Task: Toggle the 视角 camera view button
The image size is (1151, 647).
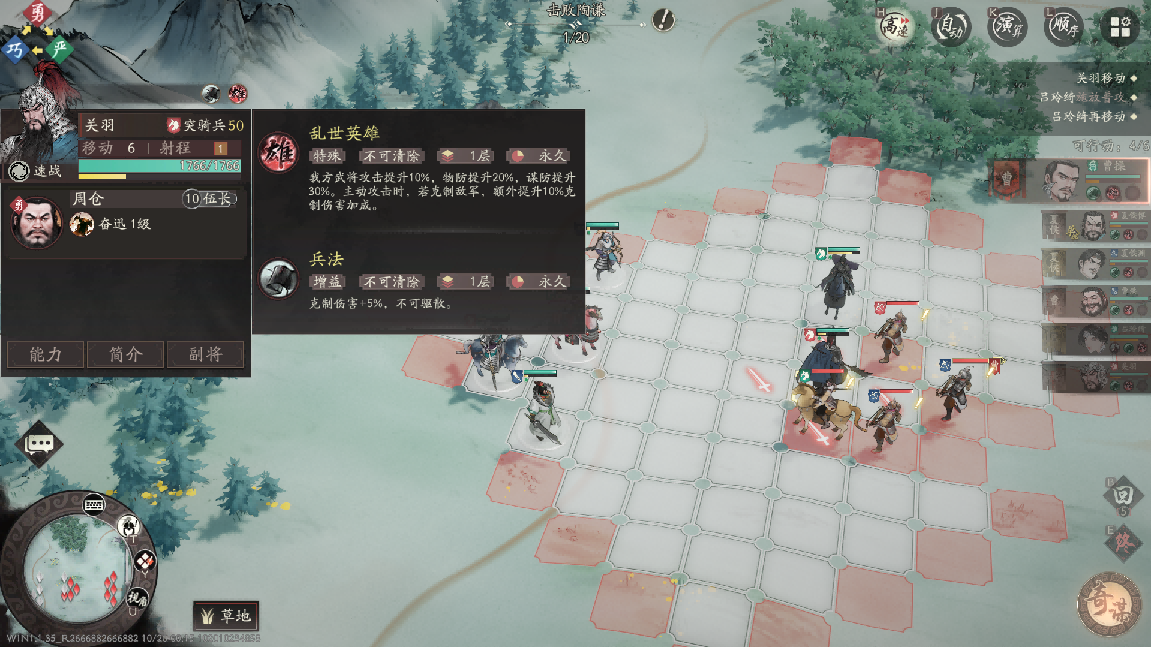Action: [x=135, y=597]
